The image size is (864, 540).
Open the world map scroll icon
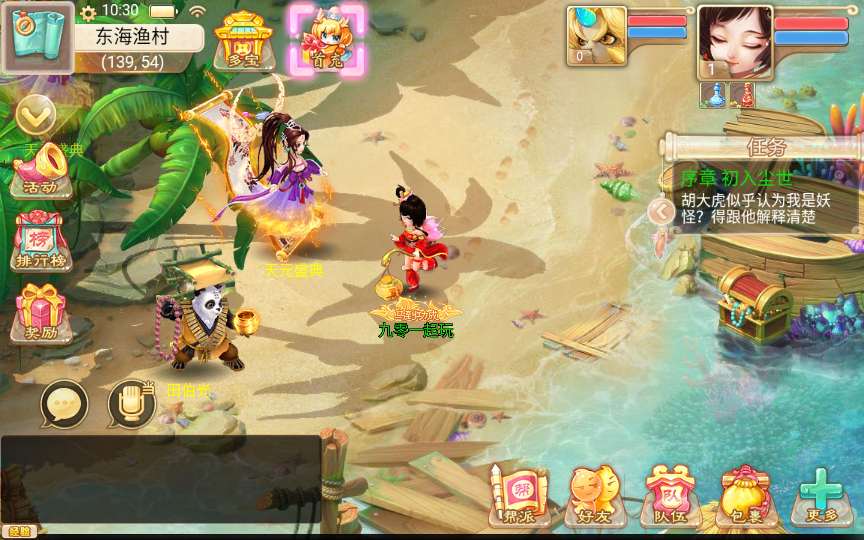pyautogui.click(x=37, y=37)
